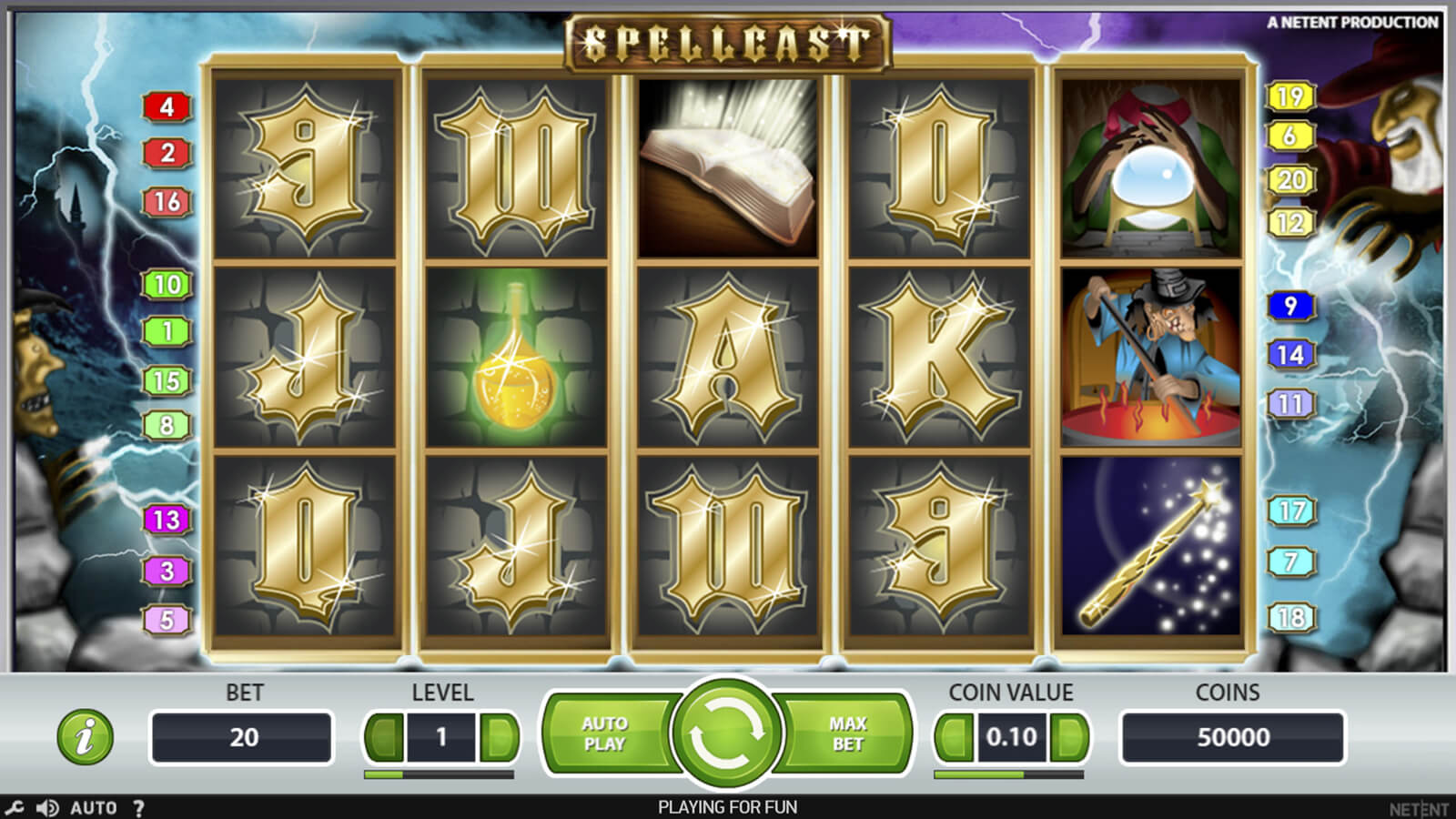
Task: Highlight payline number 9 marker
Action: [x=1290, y=306]
